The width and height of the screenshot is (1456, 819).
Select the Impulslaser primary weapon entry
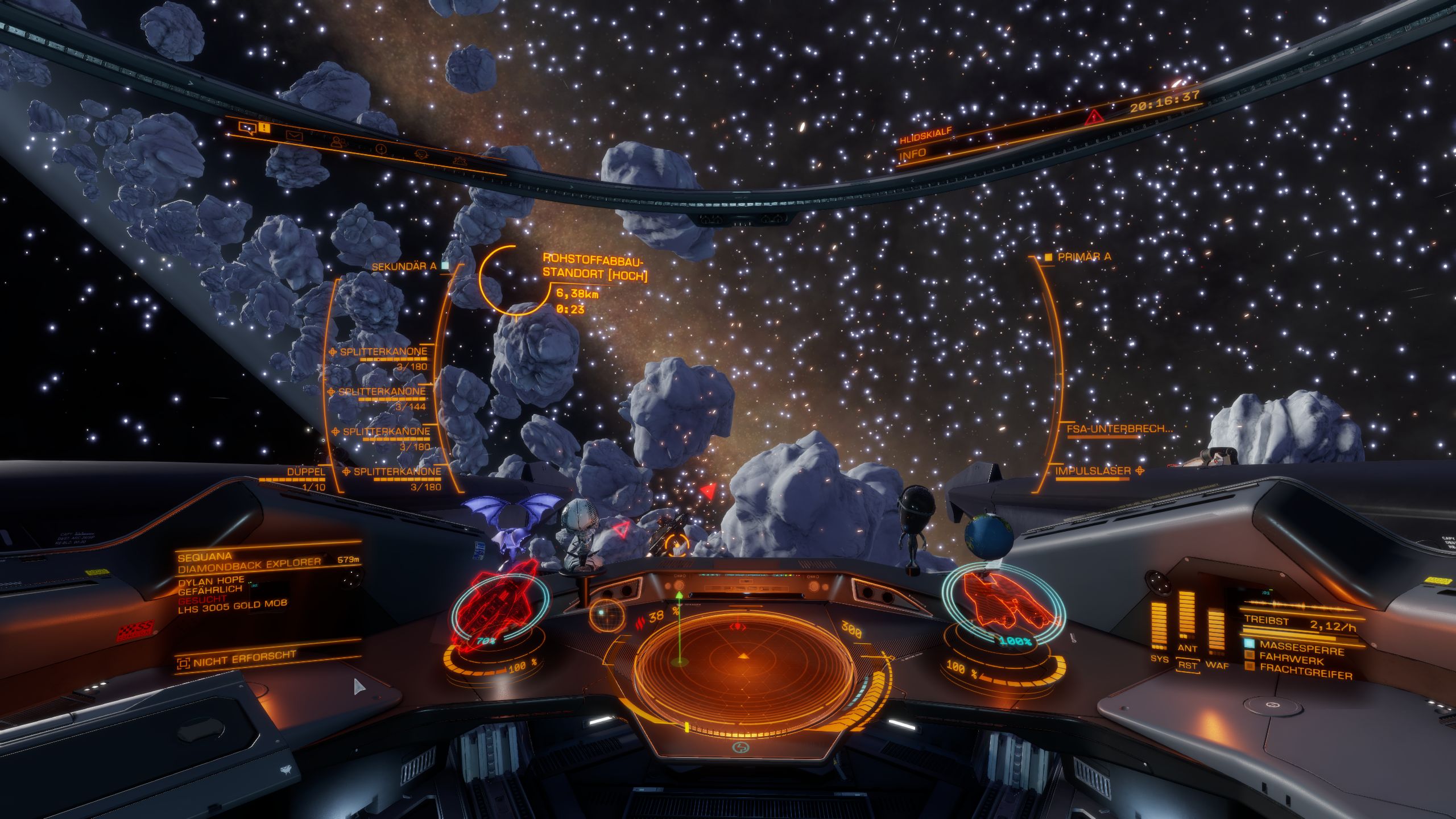pos(1092,471)
